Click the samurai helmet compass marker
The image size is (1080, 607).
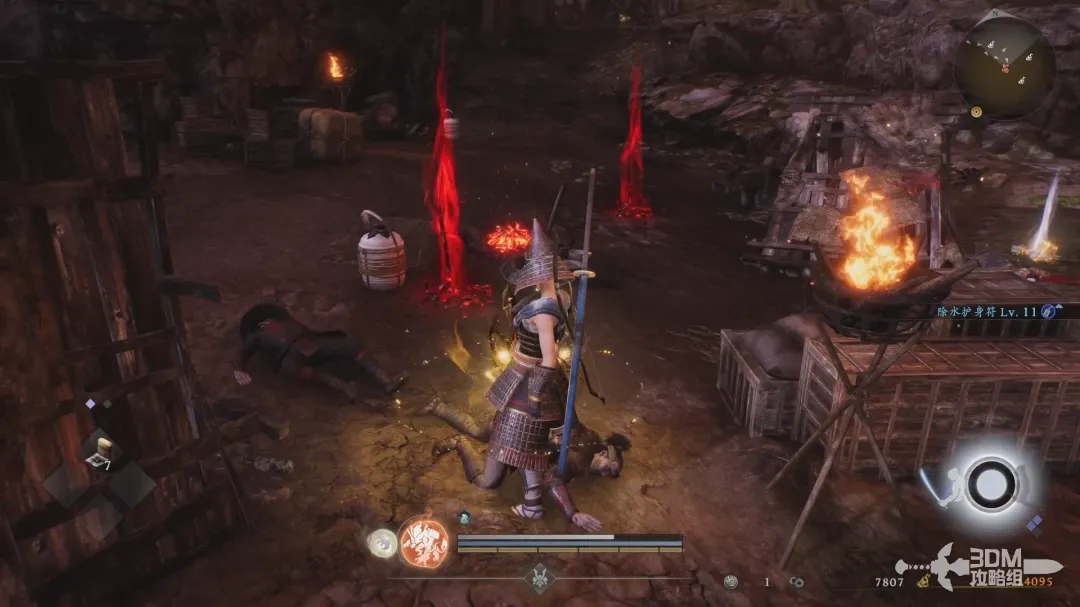coord(540,577)
